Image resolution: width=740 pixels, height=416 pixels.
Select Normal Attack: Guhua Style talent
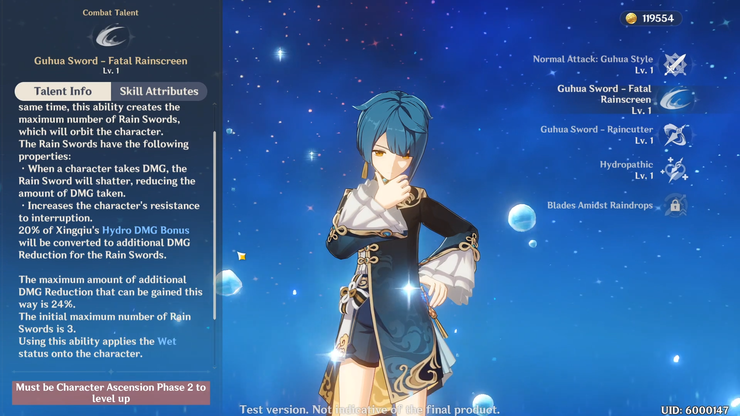click(x=675, y=64)
